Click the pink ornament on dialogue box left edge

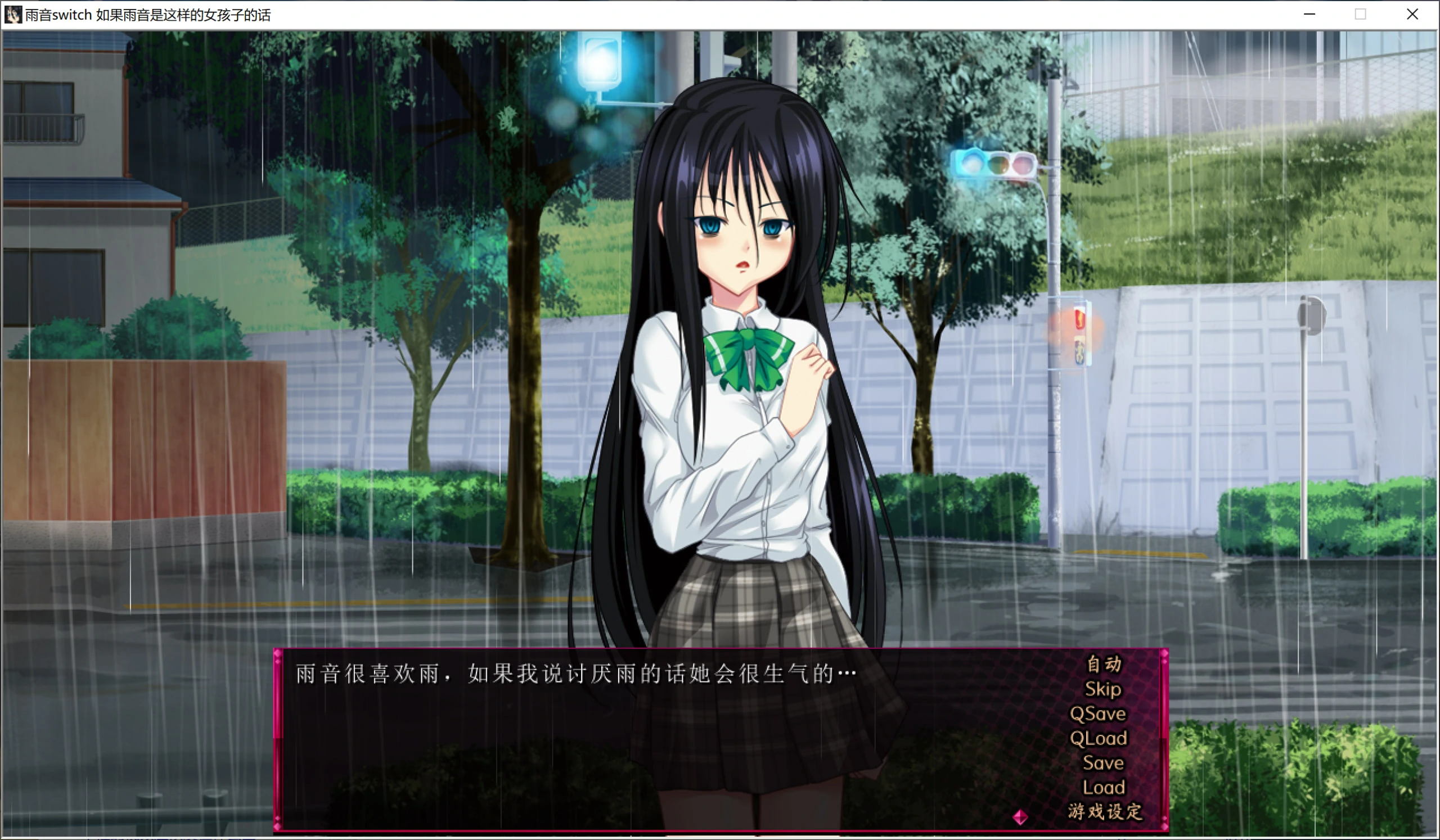[278, 653]
